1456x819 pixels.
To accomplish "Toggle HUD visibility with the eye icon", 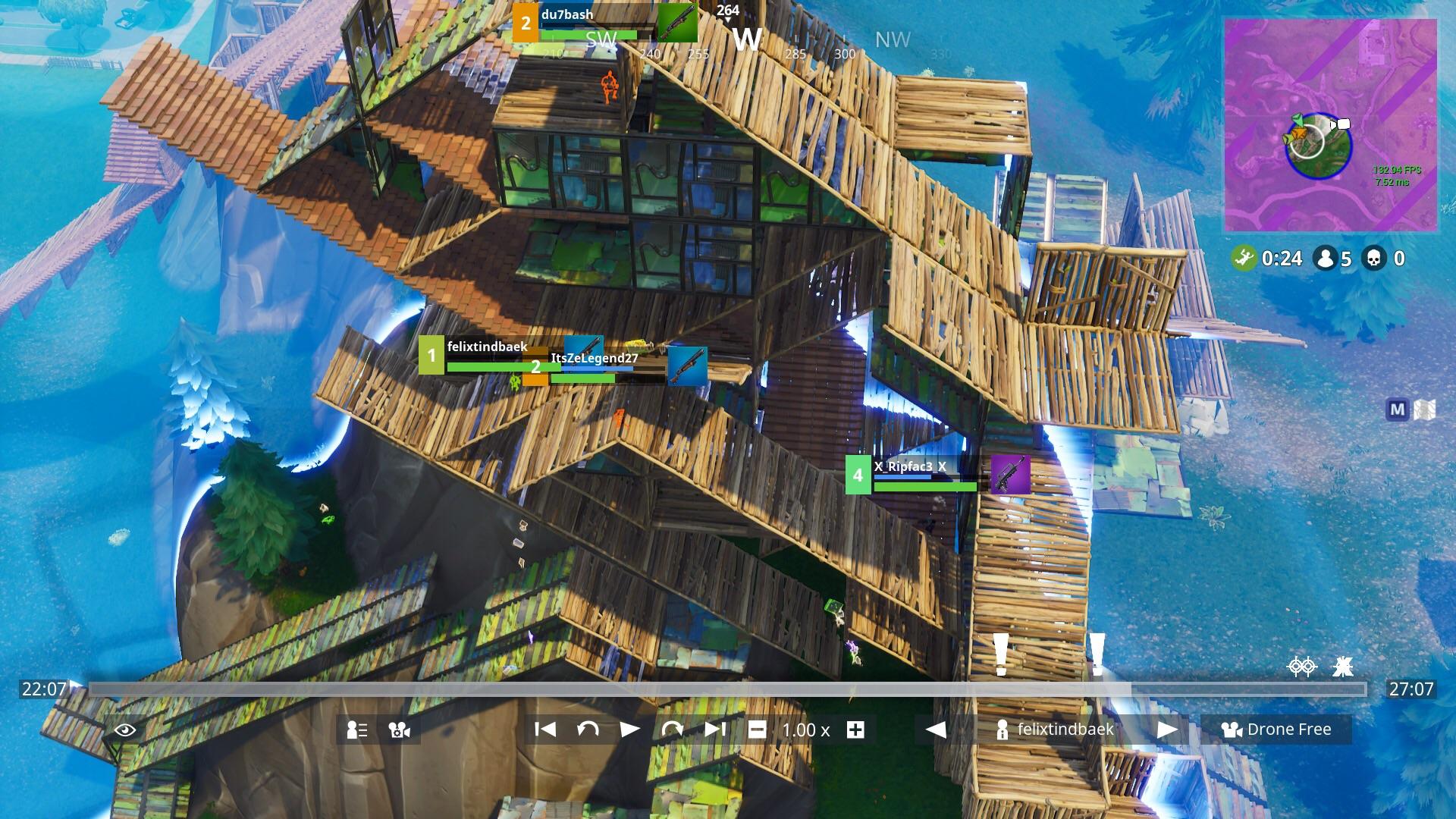I will click(126, 730).
